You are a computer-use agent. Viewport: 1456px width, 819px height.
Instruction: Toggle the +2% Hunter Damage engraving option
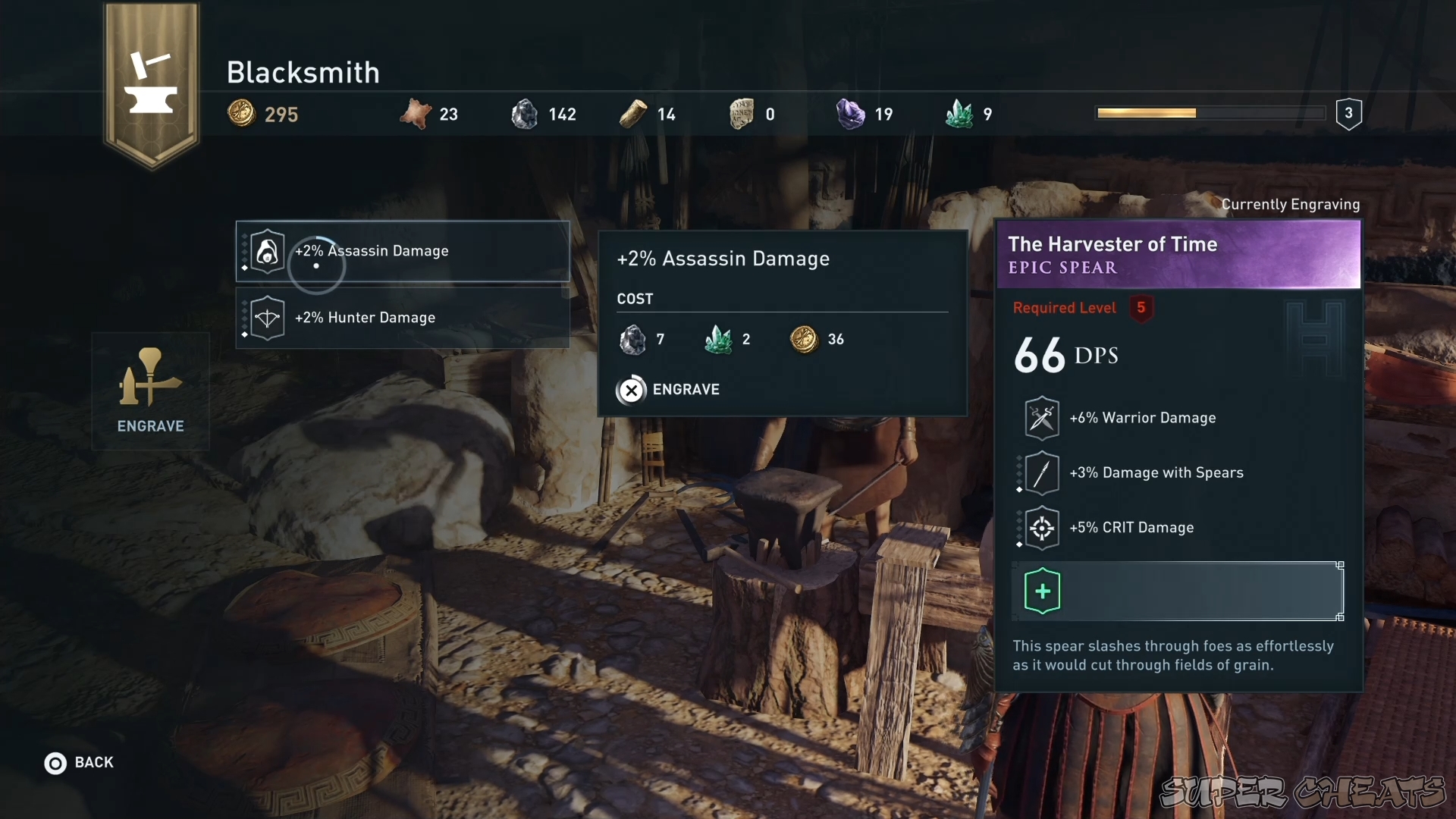pos(402,318)
